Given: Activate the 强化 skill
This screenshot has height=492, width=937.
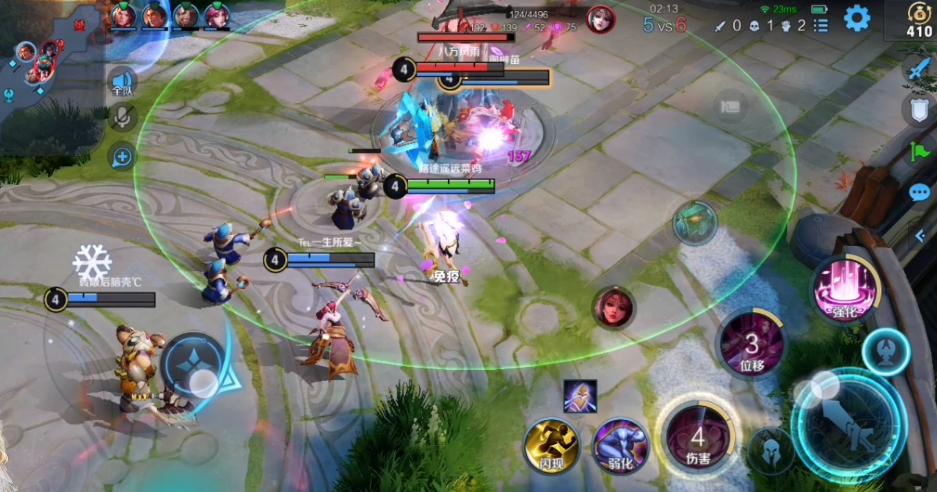Looking at the screenshot, I should 845,289.
